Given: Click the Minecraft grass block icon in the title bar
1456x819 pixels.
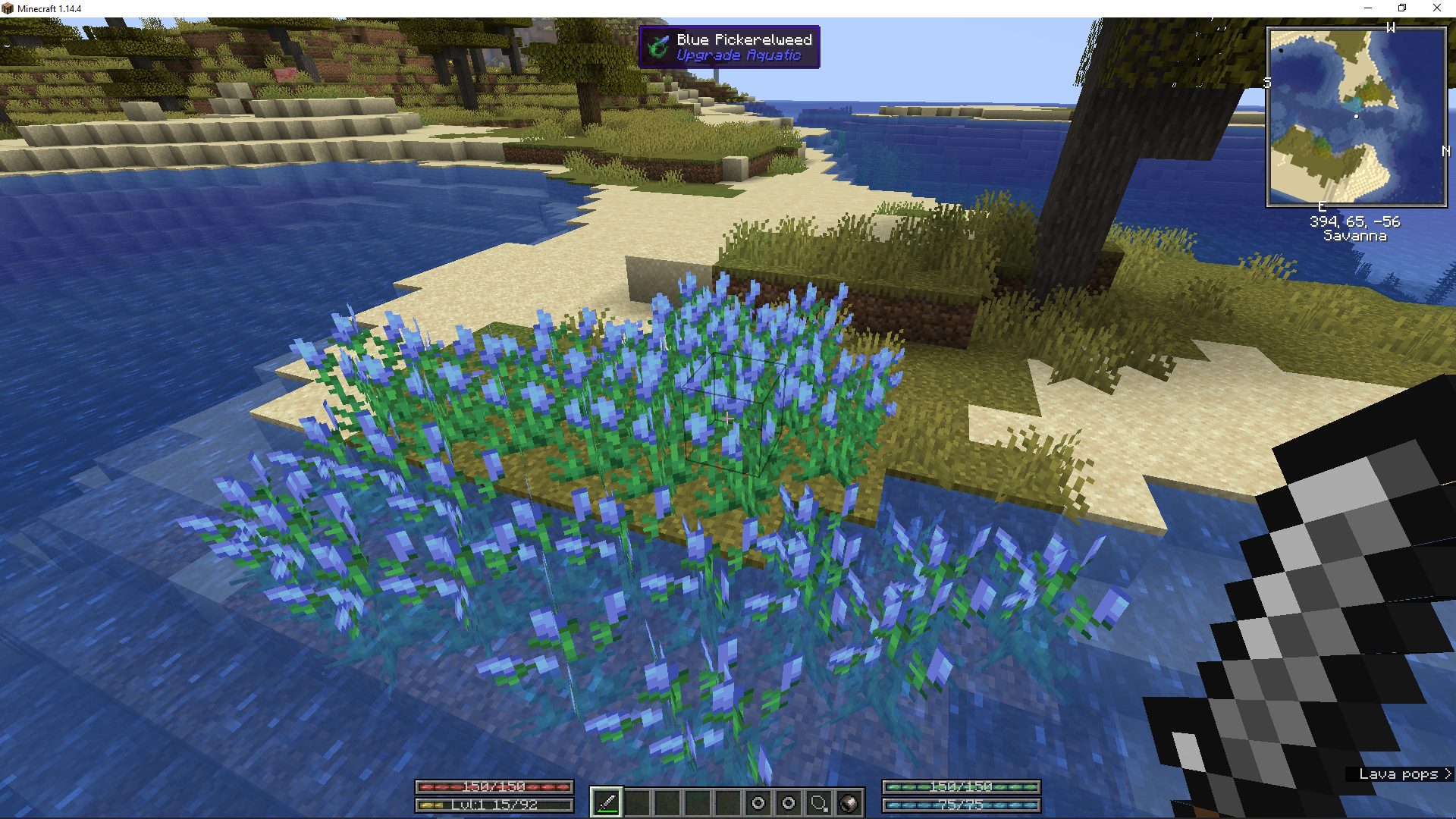Looking at the screenshot, I should [8, 8].
